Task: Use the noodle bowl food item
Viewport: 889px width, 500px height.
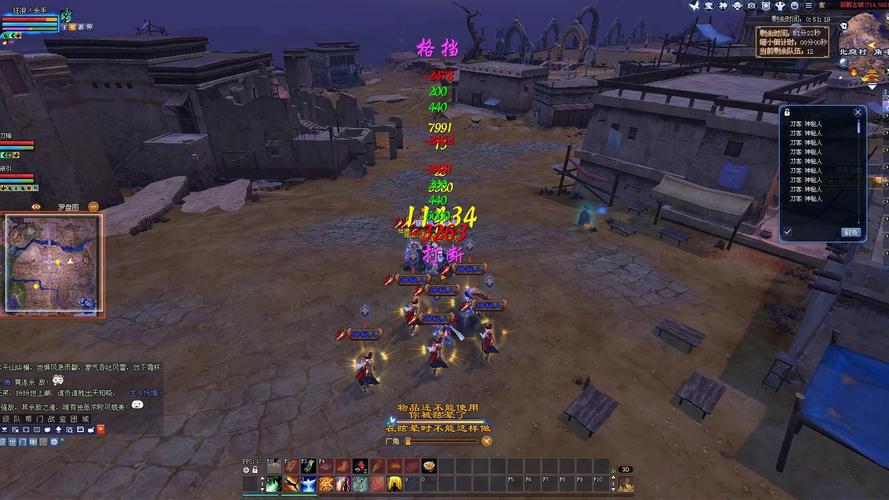Action: [x=428, y=466]
